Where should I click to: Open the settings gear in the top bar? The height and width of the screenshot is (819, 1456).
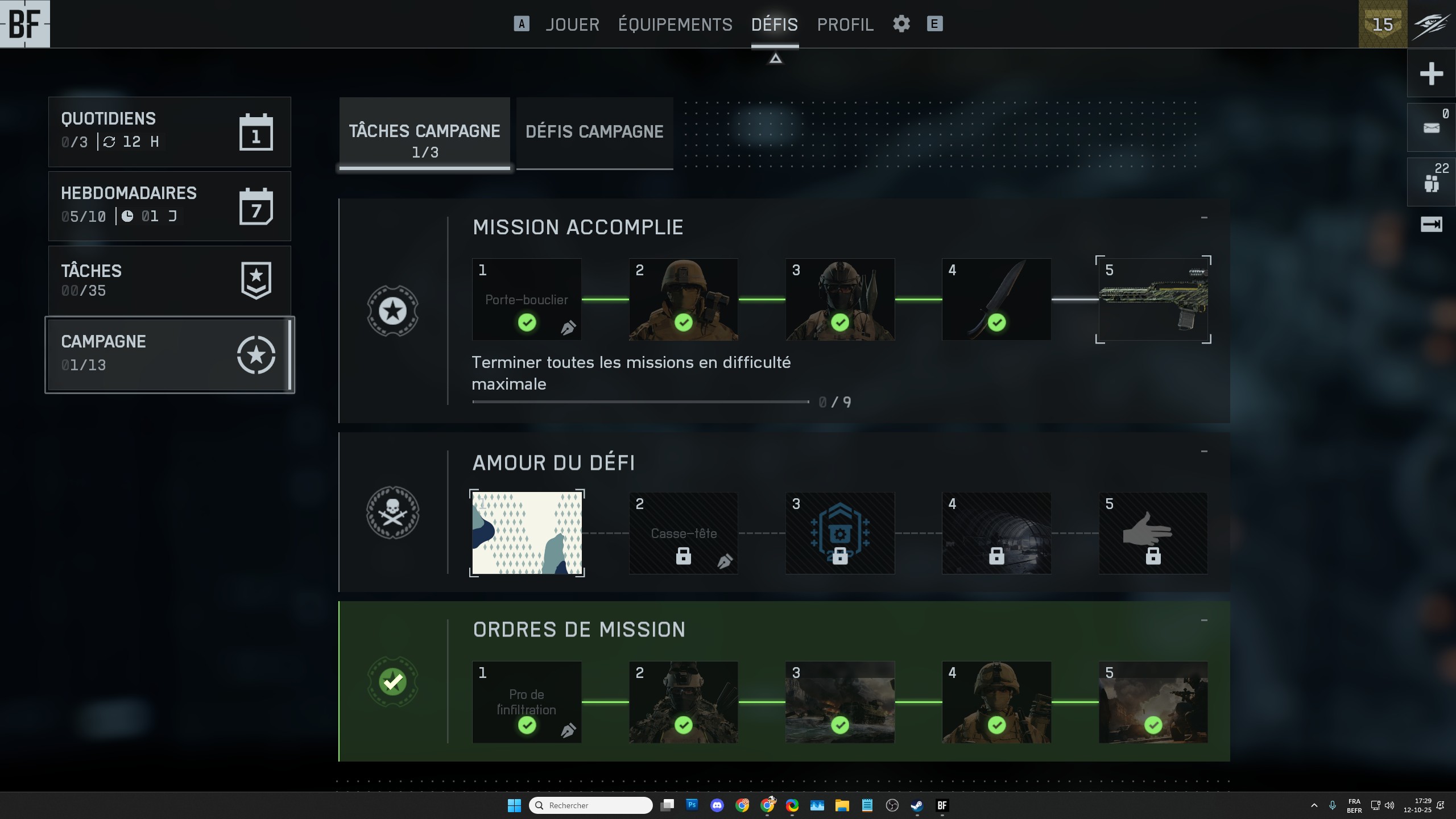tap(901, 24)
